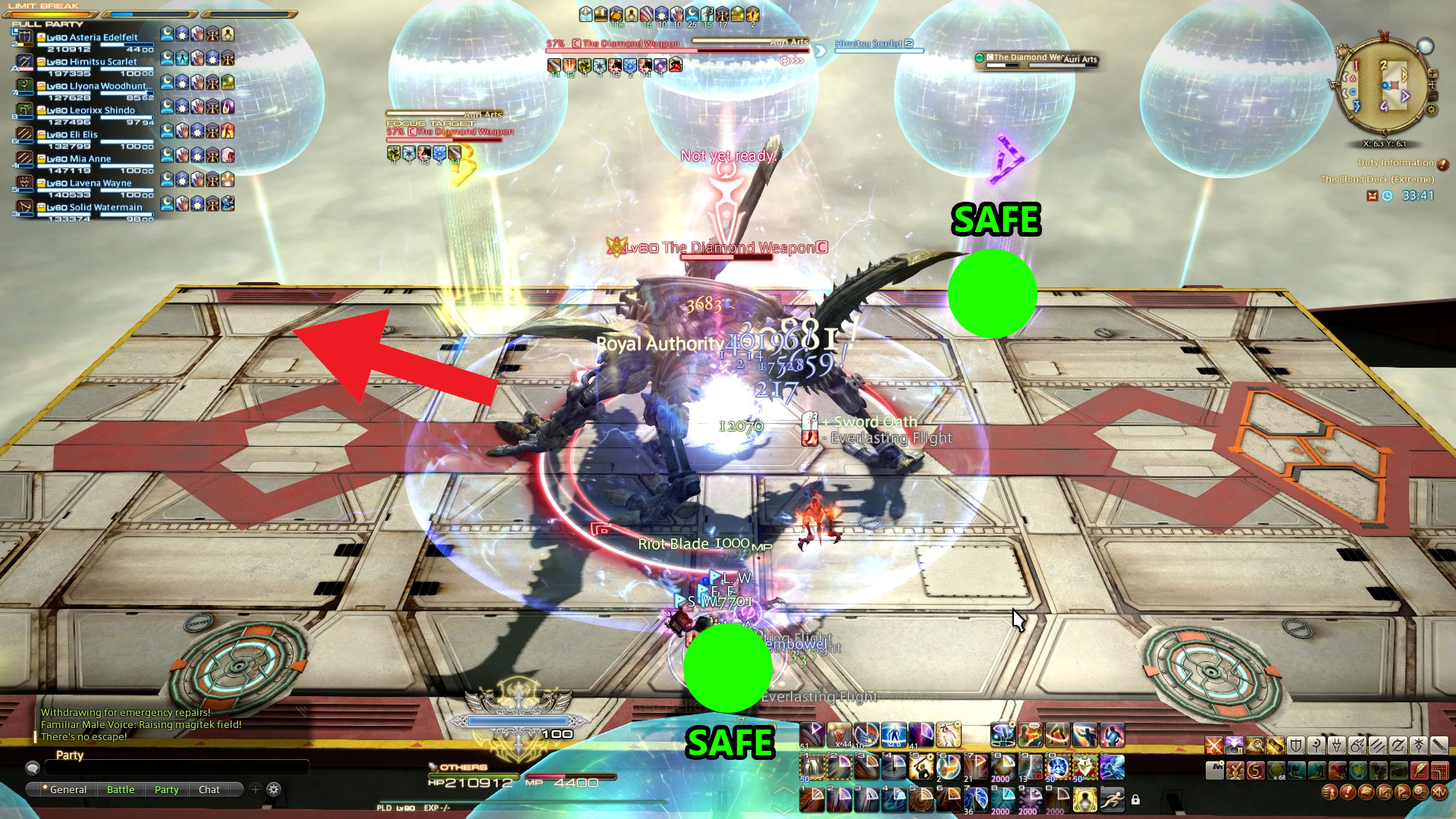
Task: Select the silver shield Gladiator class icon
Action: (x=1294, y=745)
